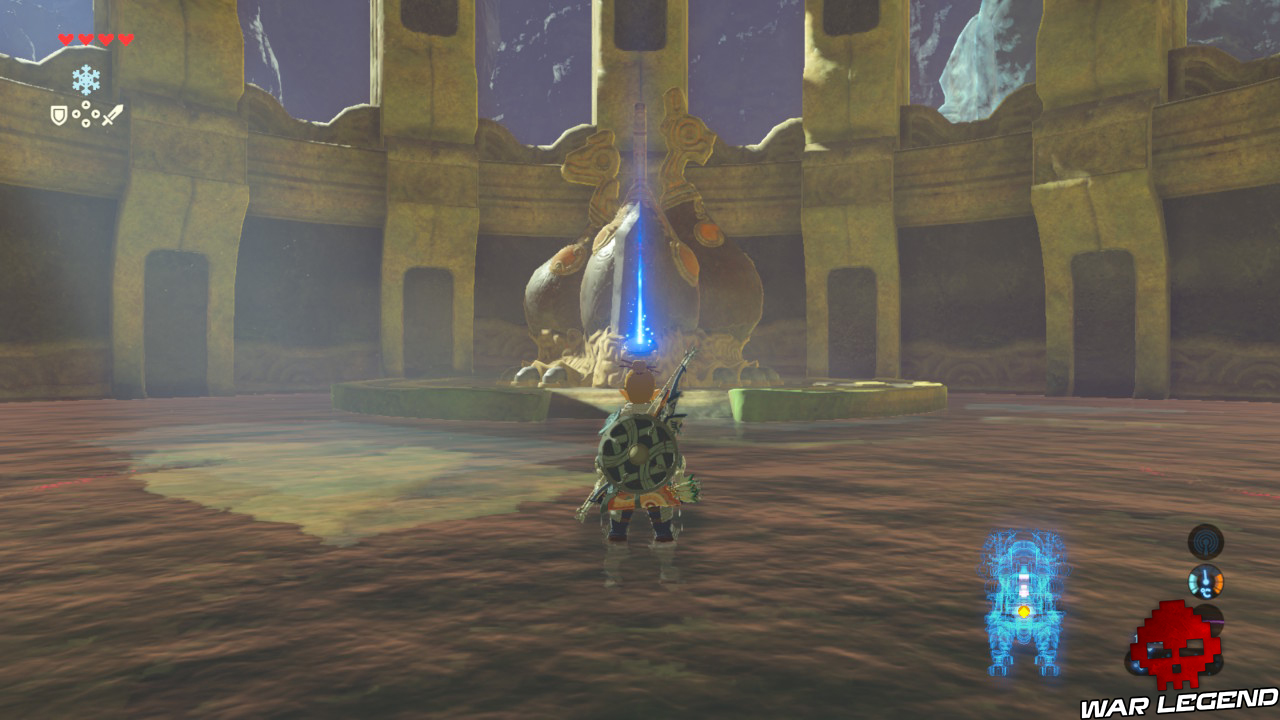Image resolution: width=1280 pixels, height=720 pixels.
Task: Click the center circle of the d-pad indicator
Action: pos(86,113)
